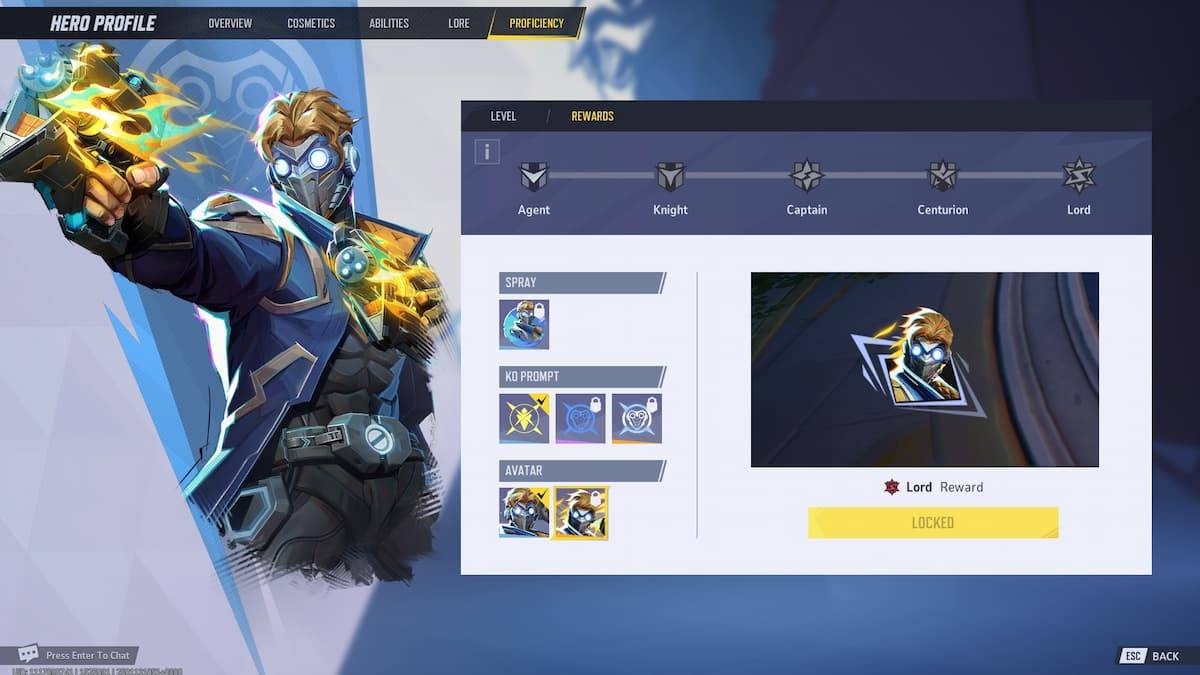1200x675 pixels.
Task: Show the Abilities tab
Action: pyautogui.click(x=388, y=23)
